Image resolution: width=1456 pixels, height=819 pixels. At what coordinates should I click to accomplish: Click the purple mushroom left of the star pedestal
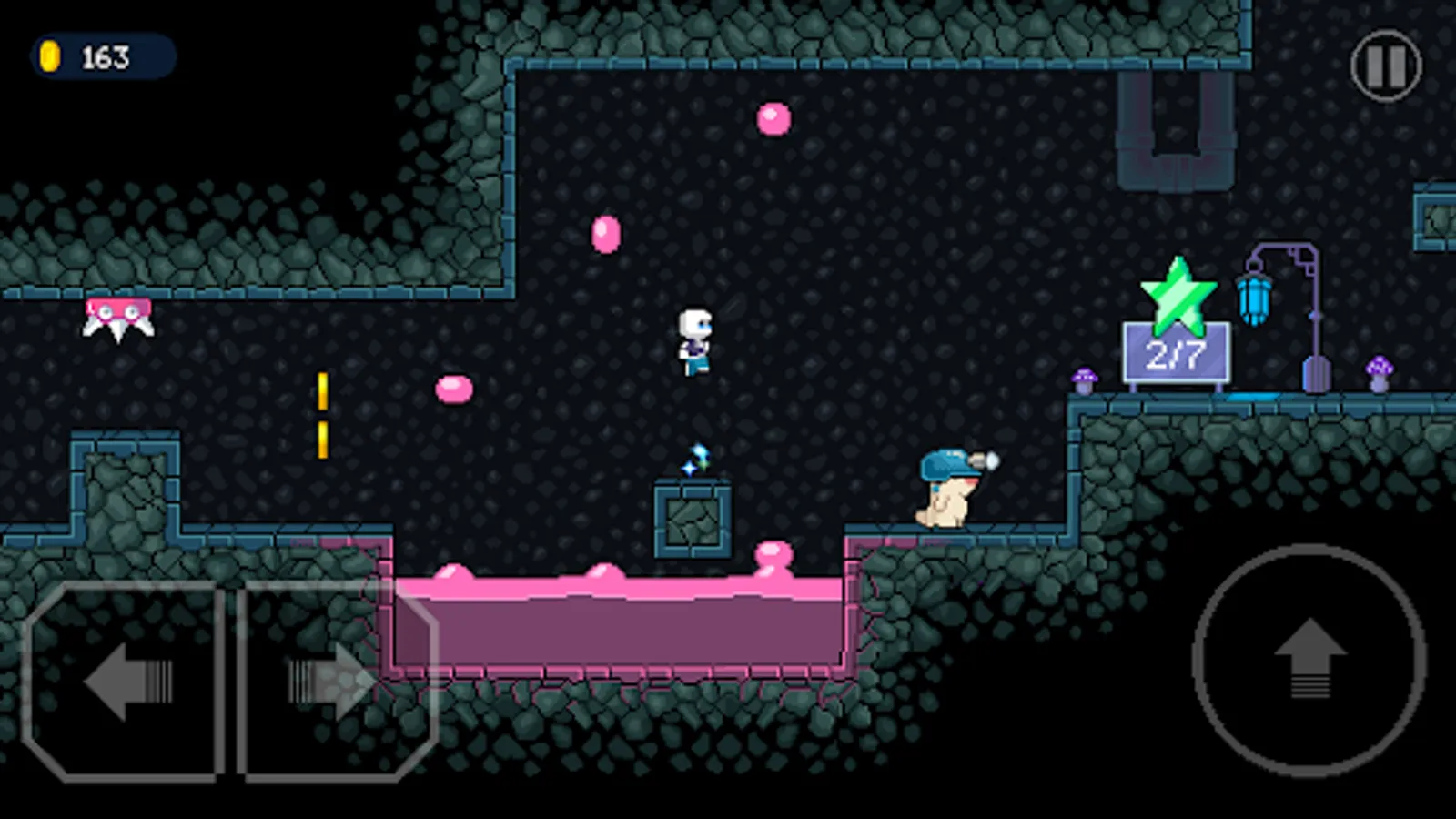click(1084, 379)
